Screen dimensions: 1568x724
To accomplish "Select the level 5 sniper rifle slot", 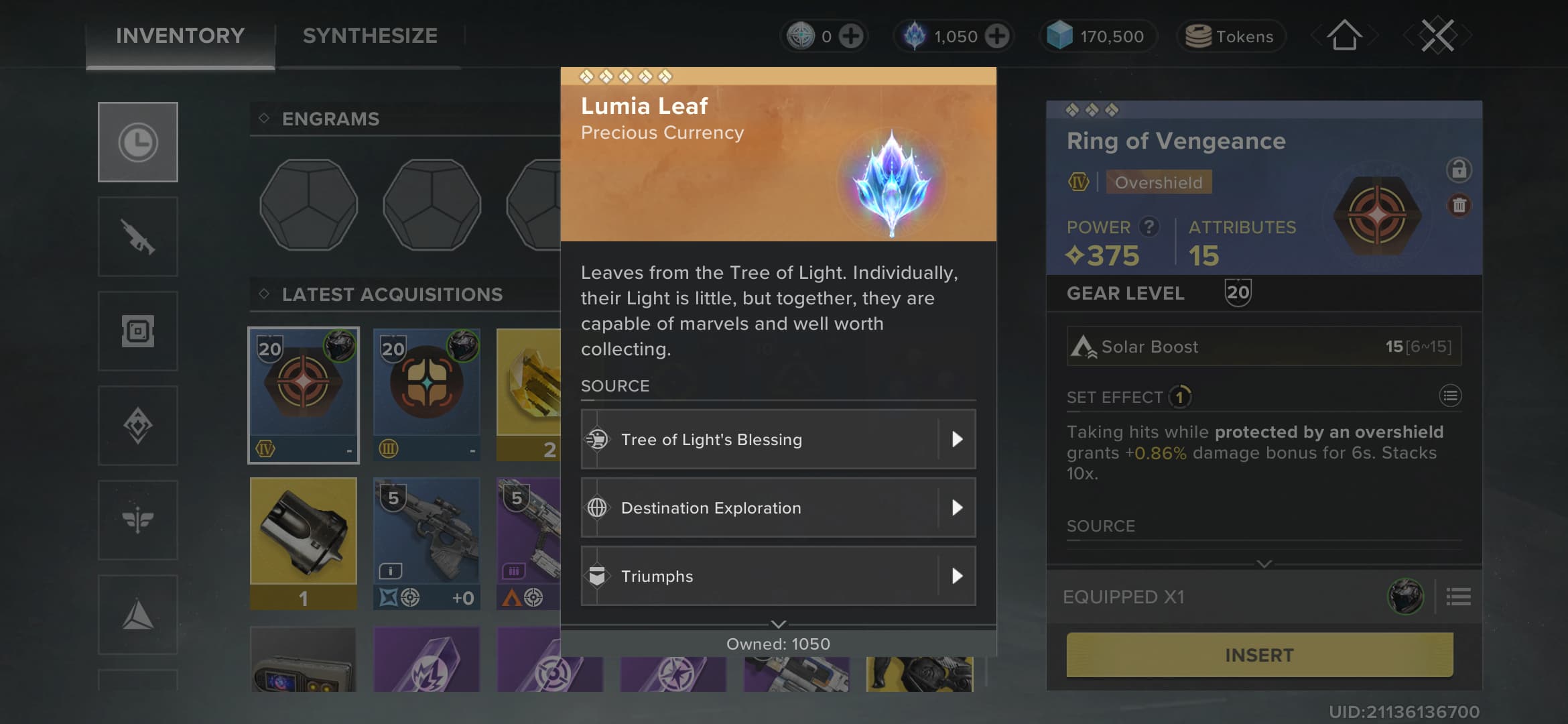I will click(427, 543).
